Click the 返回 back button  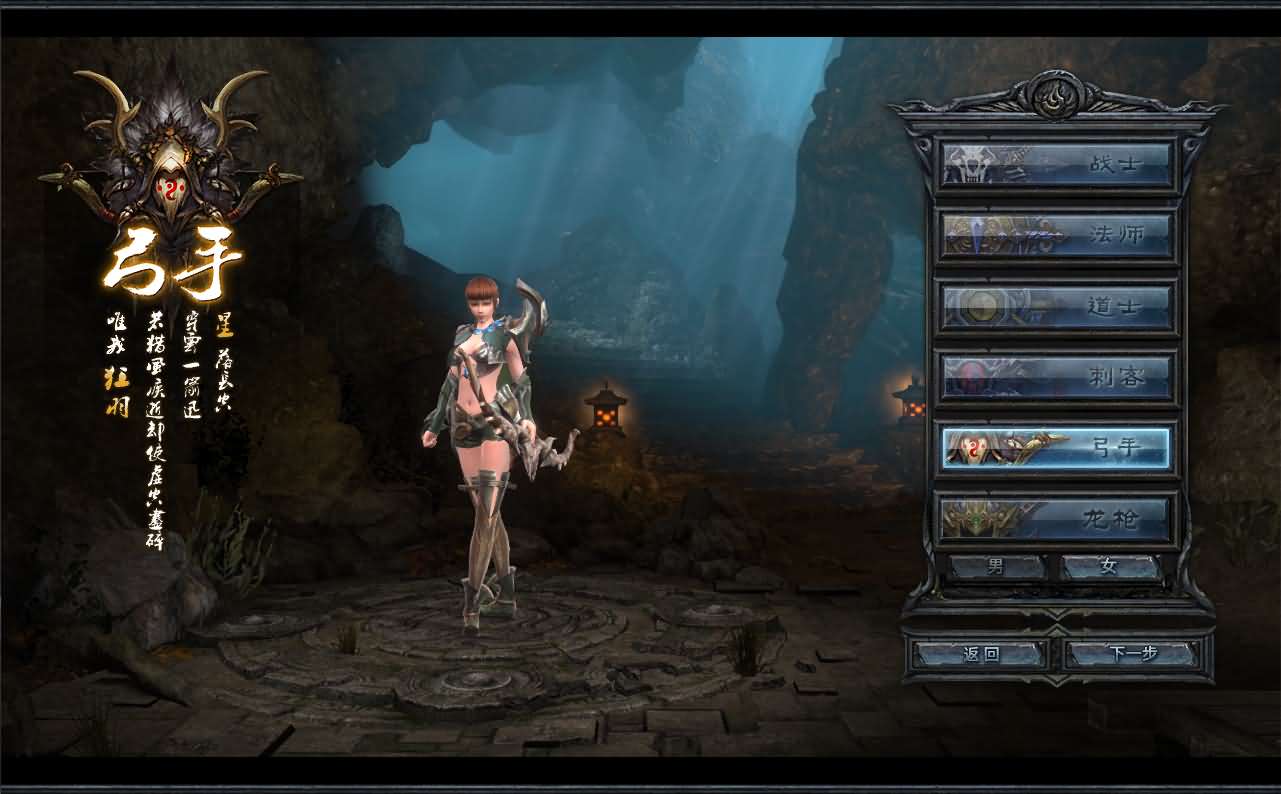click(981, 654)
